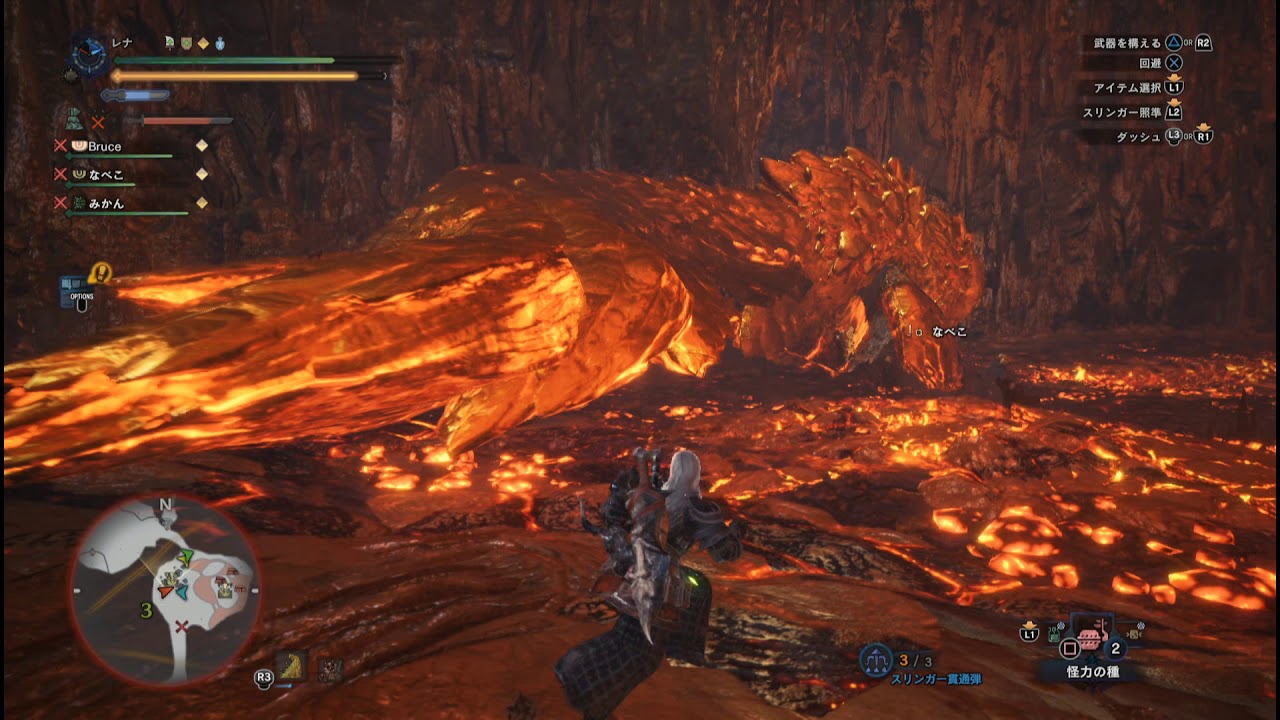
Task: Click the golden monster tracking icon
Action: click(x=292, y=668)
